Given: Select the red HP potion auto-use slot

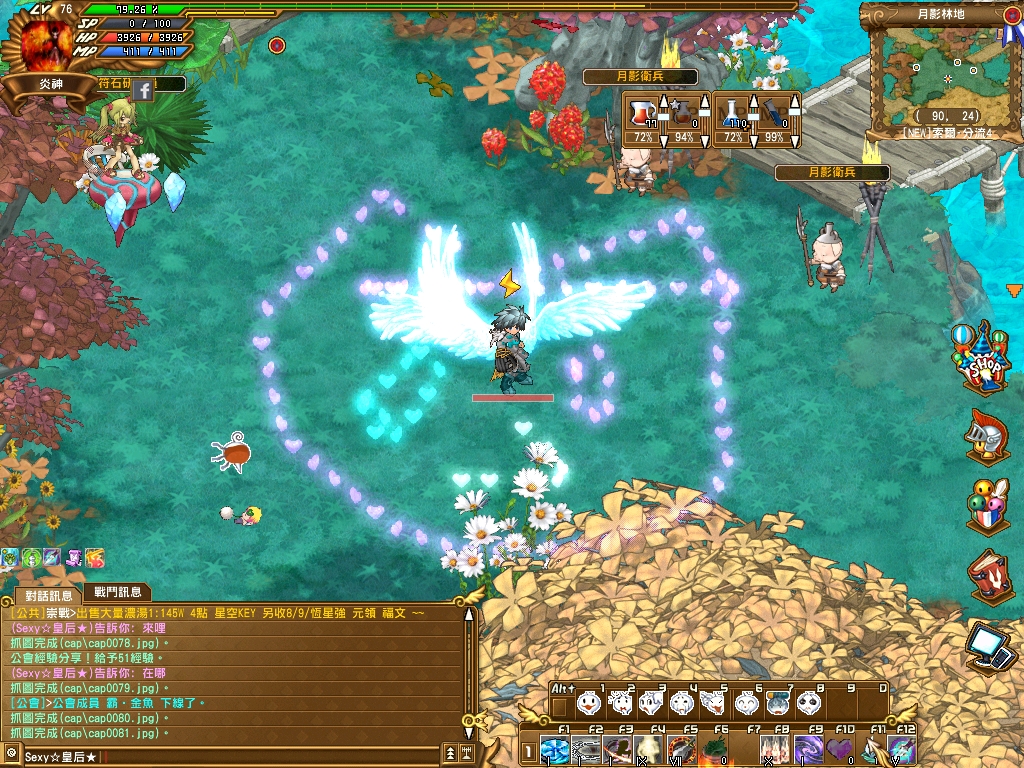Looking at the screenshot, I should point(643,112).
